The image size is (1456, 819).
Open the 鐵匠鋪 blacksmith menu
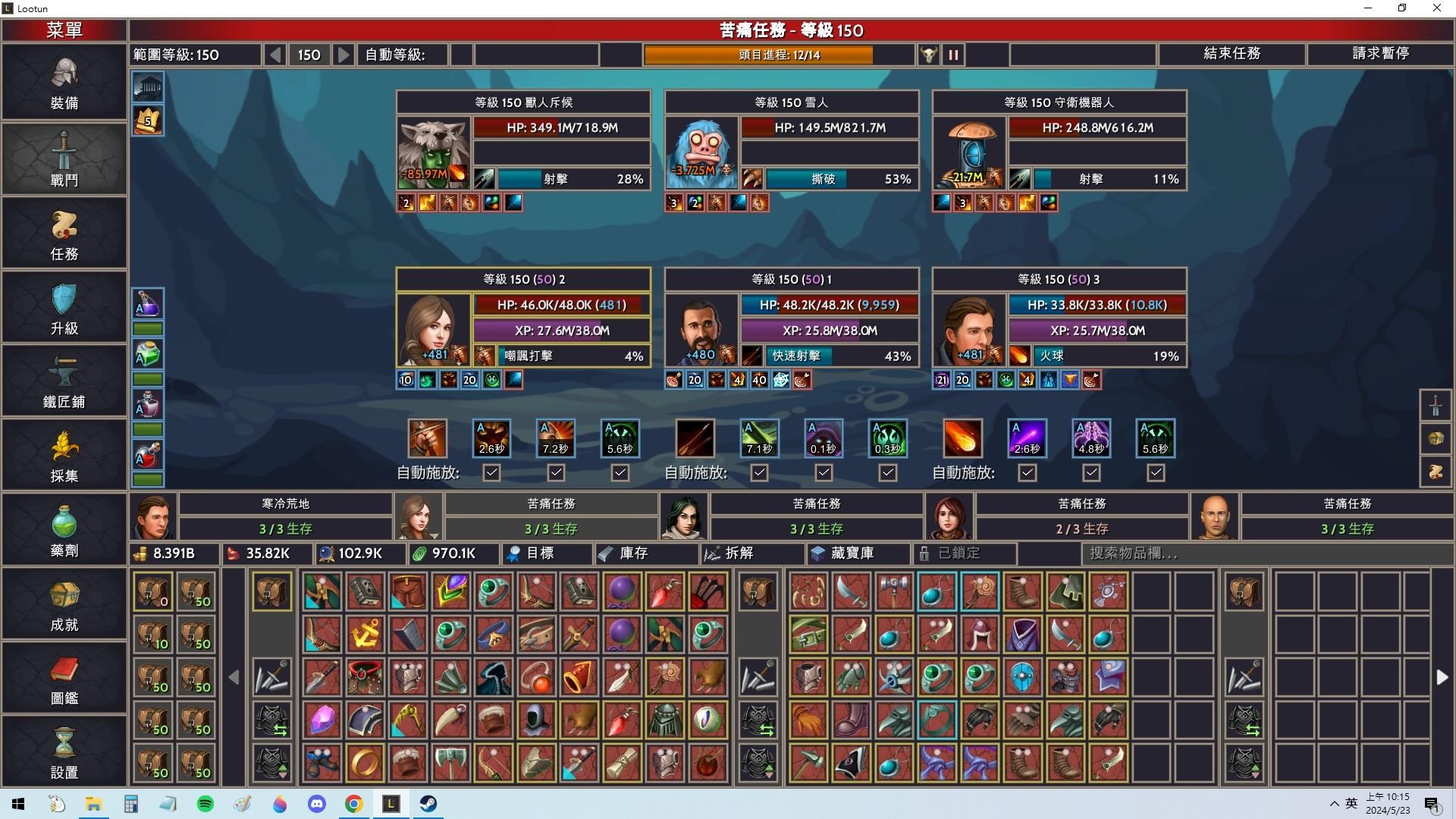pos(64,381)
